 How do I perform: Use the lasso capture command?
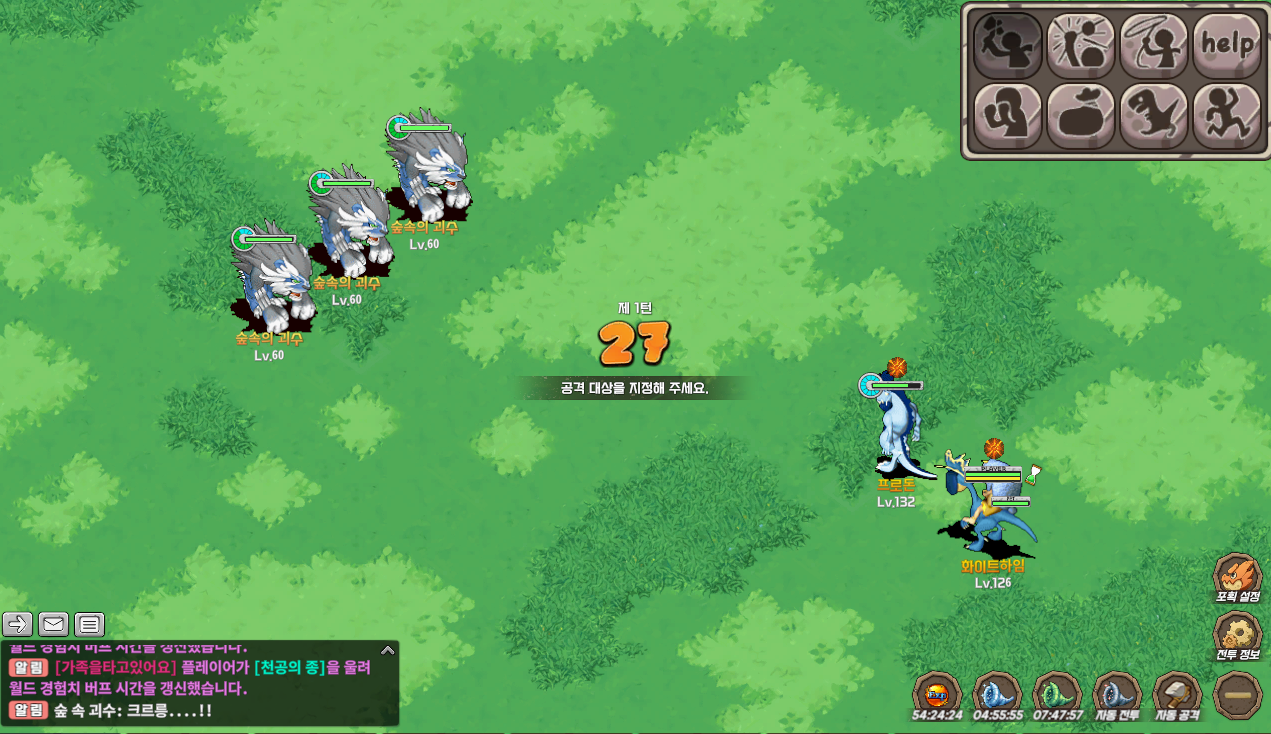[x=1154, y=44]
